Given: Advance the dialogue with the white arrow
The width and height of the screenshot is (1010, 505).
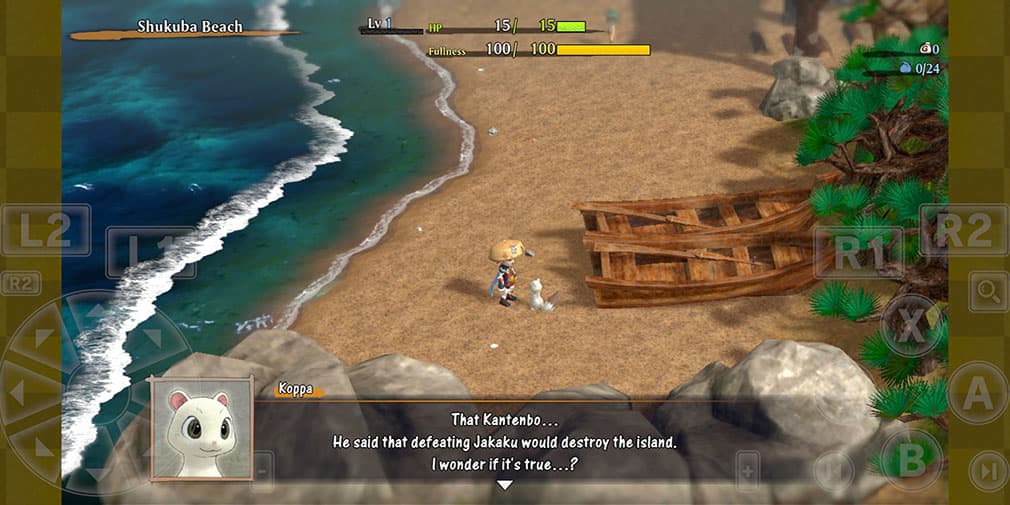Looking at the screenshot, I should click(x=505, y=485).
